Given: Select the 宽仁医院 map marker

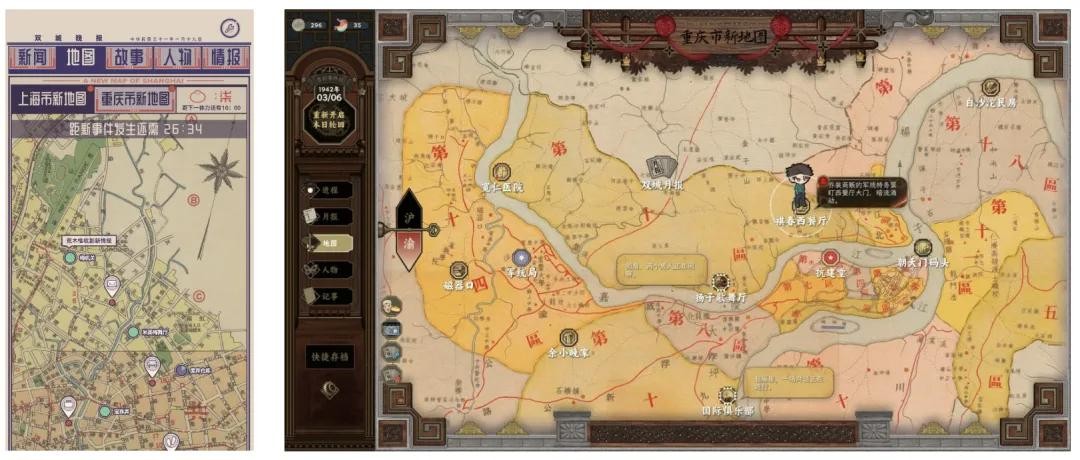Looking at the screenshot, I should click(x=503, y=173).
